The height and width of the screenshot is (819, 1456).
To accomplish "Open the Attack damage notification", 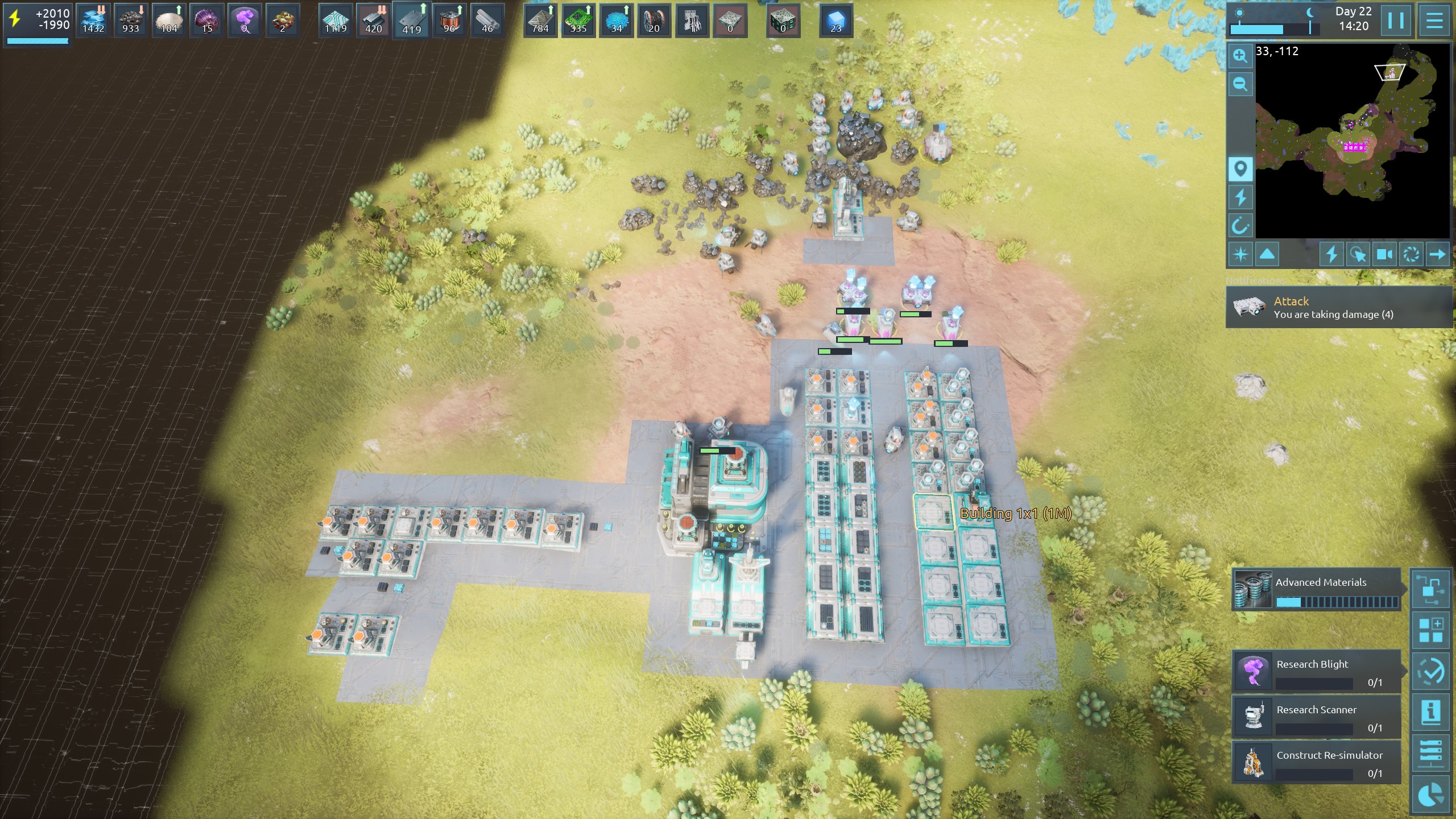I will tap(1339, 308).
